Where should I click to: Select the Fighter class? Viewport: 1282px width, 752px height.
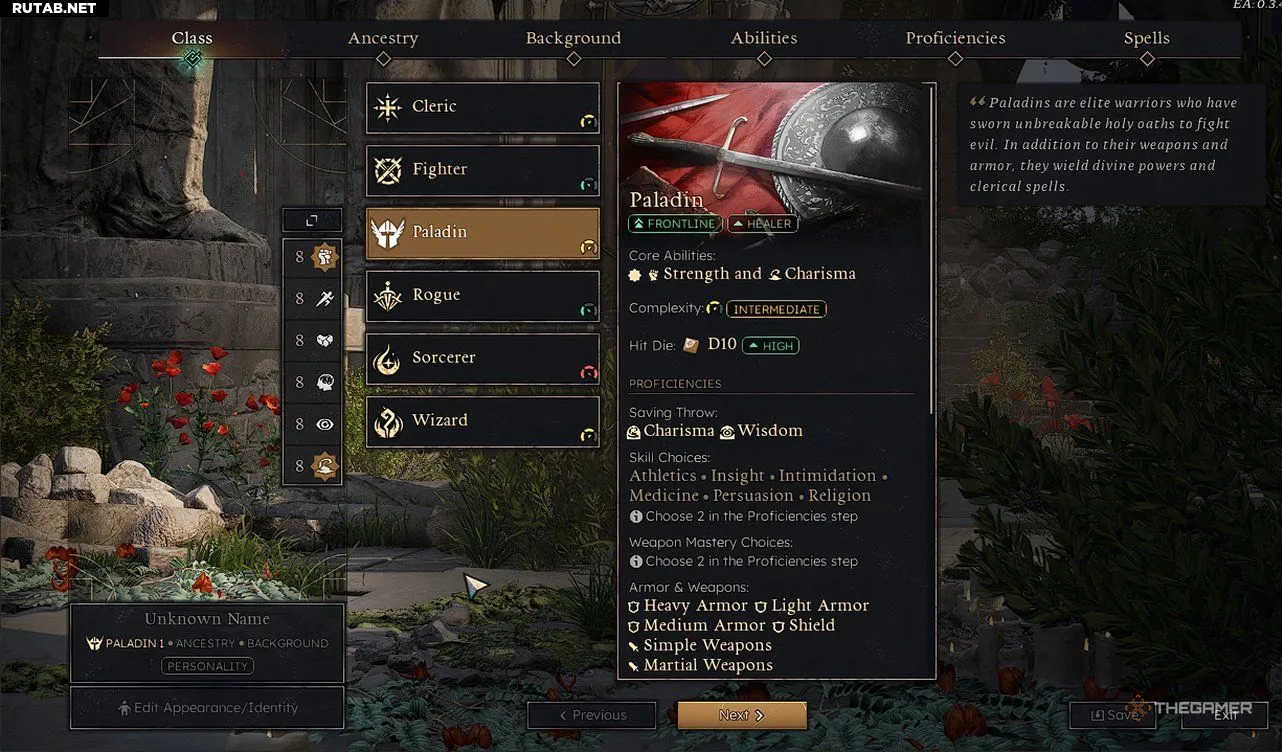click(x=483, y=170)
